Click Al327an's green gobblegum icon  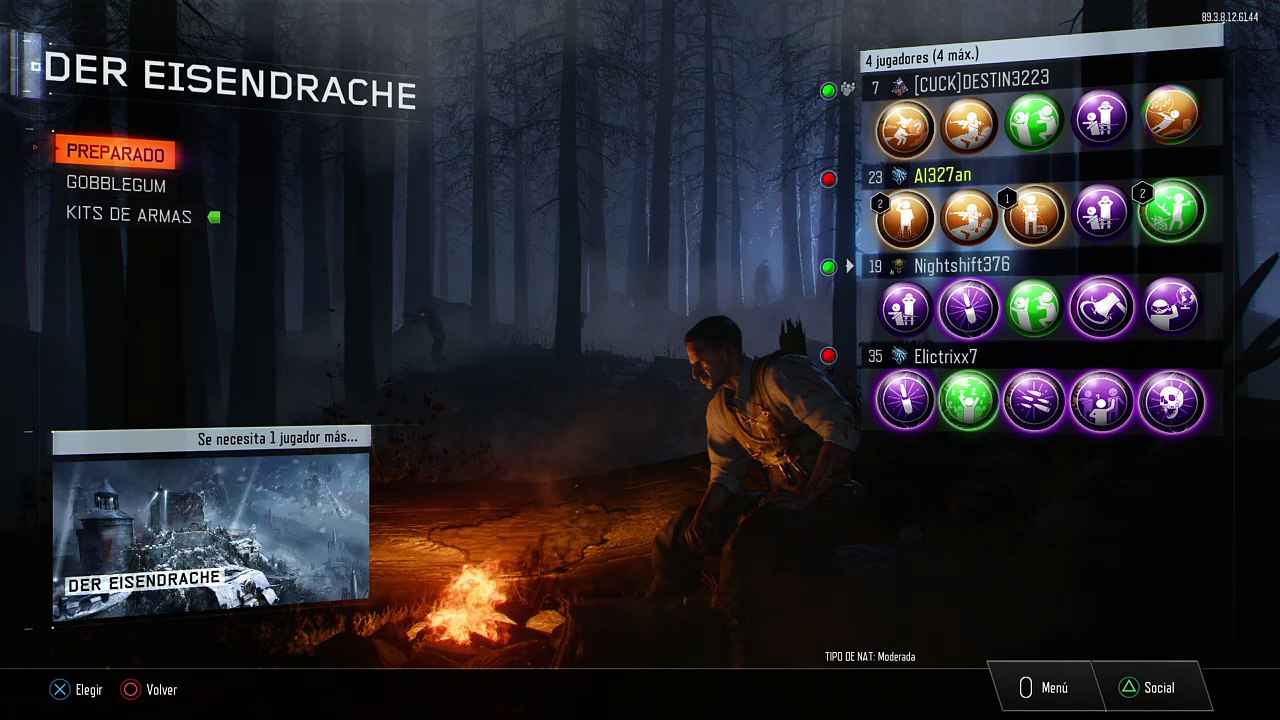pos(1171,212)
